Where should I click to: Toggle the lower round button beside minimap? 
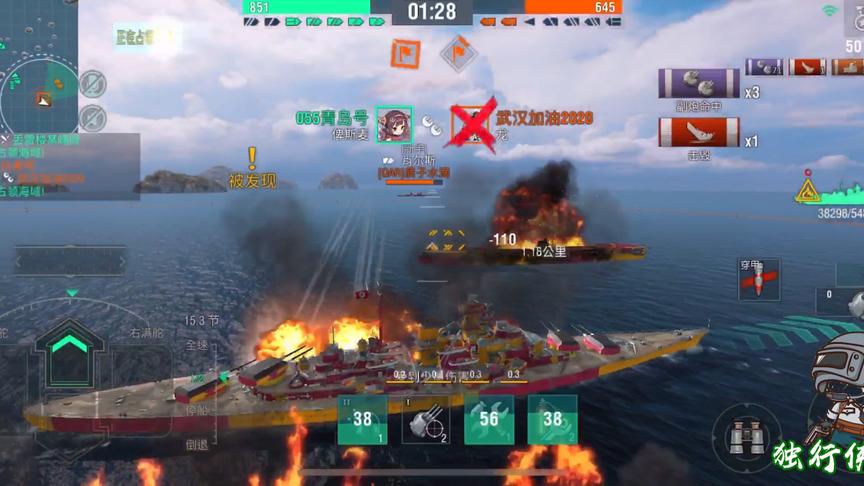tap(93, 116)
